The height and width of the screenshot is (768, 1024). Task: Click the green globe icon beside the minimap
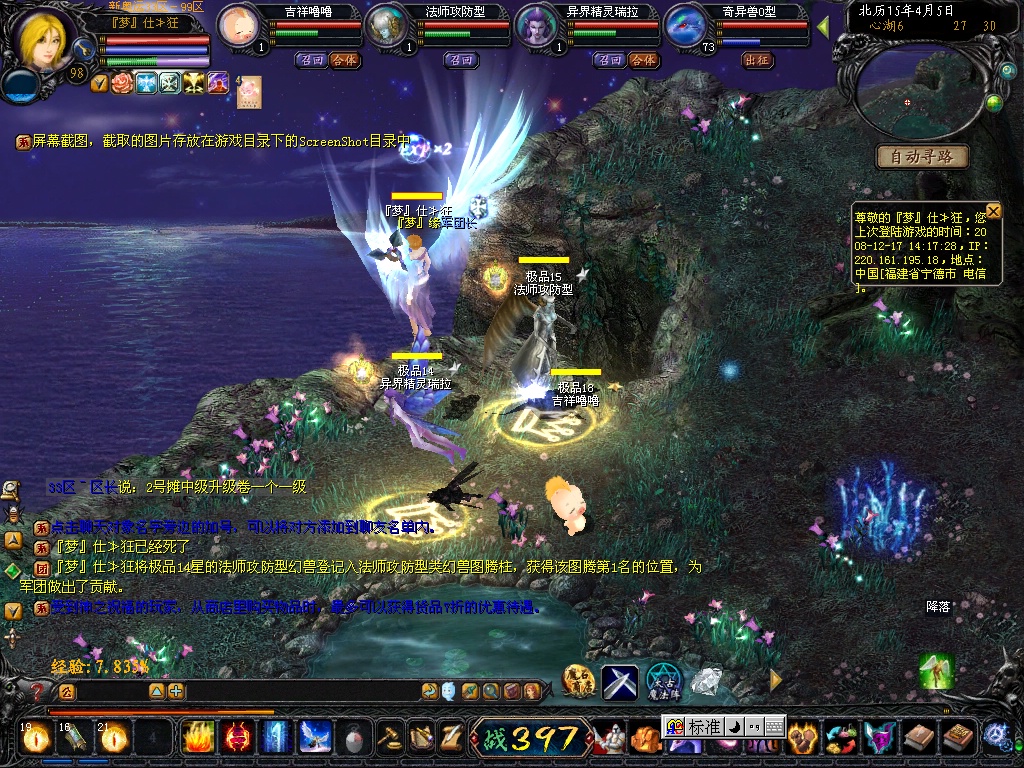coord(994,103)
